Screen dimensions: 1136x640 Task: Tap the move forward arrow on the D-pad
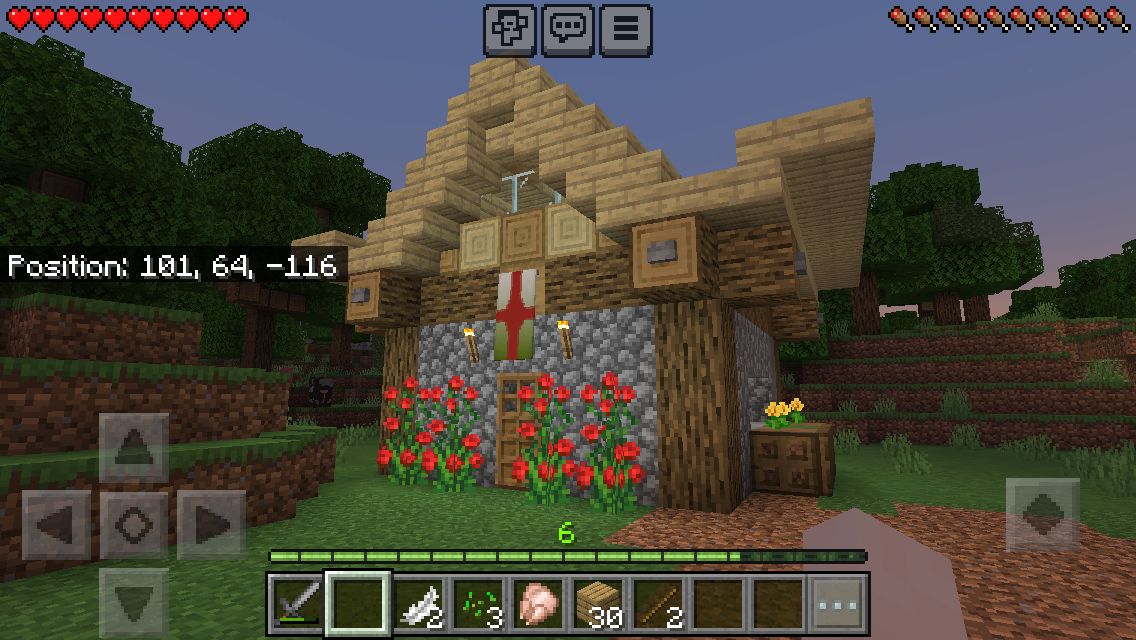coord(133,447)
